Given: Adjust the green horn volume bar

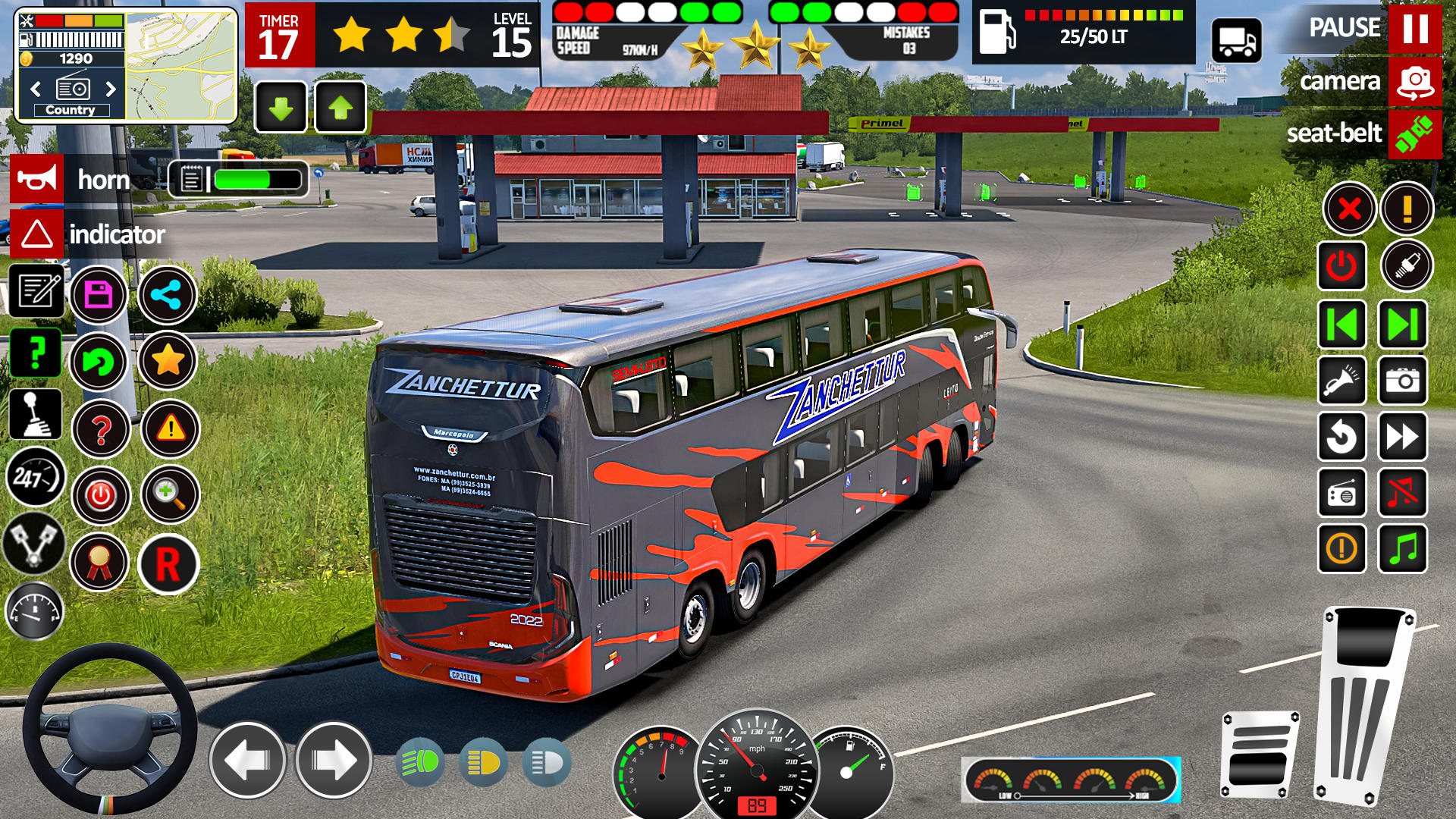Looking at the screenshot, I should 246,180.
